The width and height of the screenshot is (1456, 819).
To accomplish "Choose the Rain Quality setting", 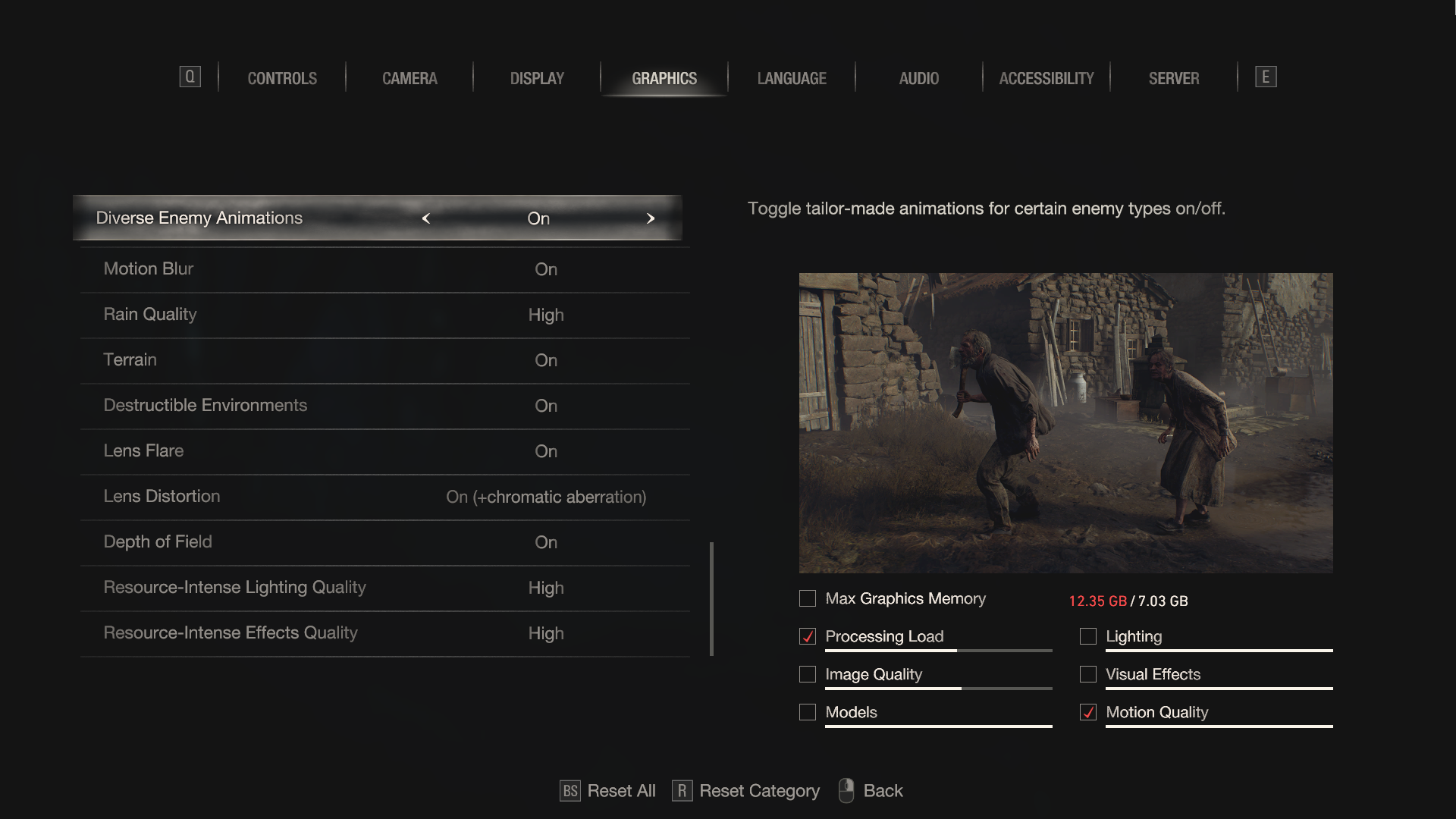I will pyautogui.click(x=384, y=315).
